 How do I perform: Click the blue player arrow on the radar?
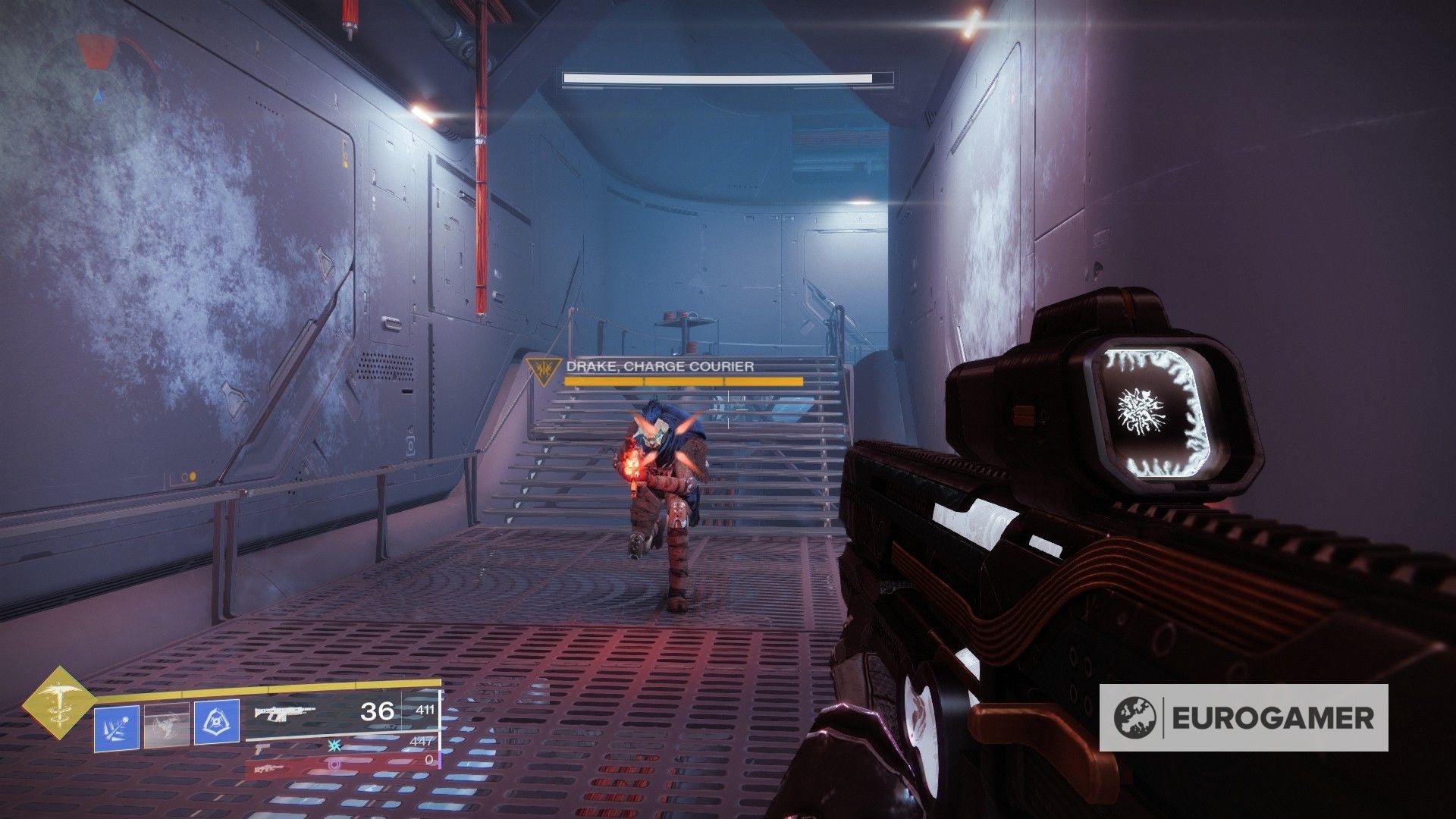(x=99, y=95)
